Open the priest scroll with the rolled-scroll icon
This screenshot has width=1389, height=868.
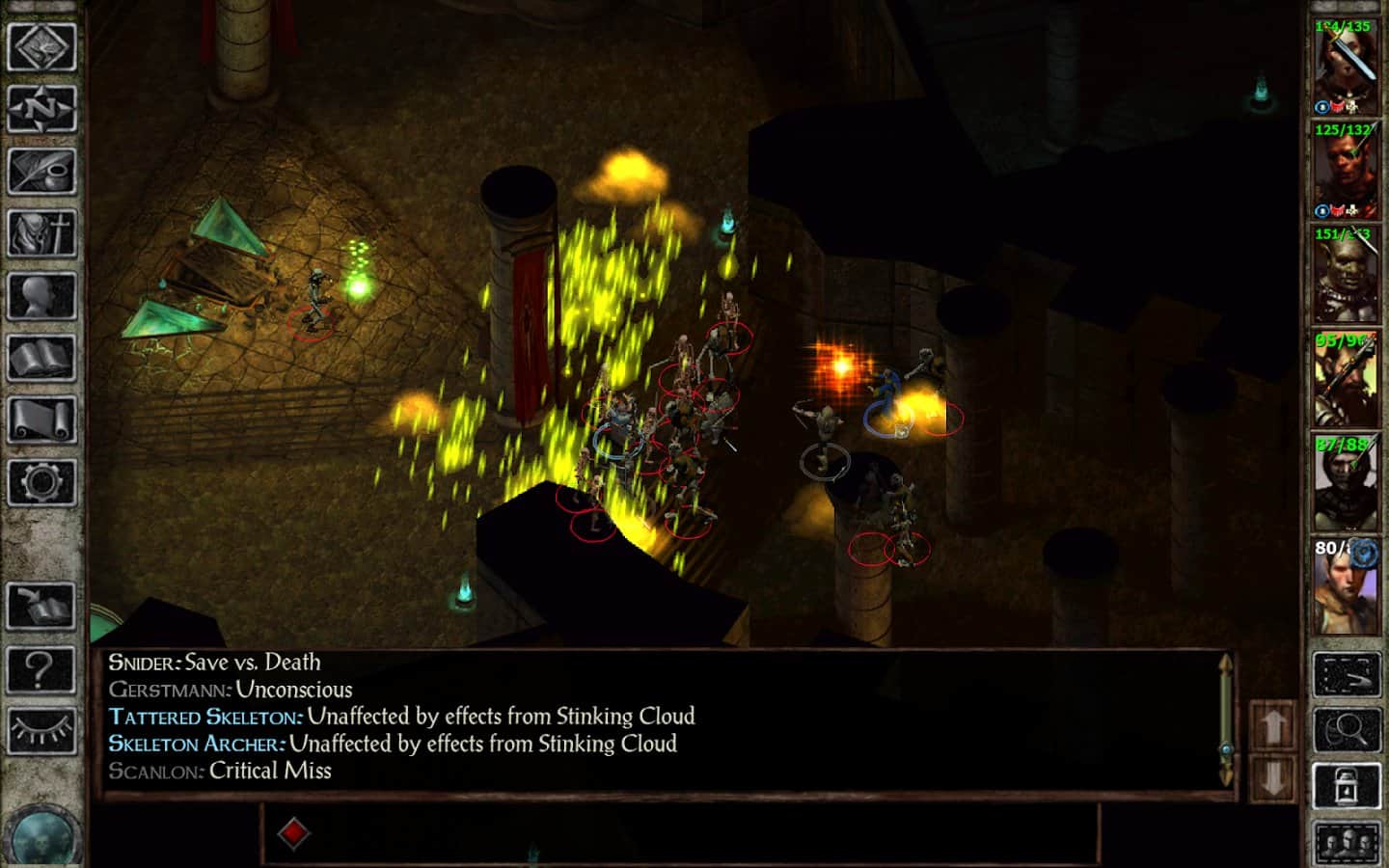(x=41, y=420)
